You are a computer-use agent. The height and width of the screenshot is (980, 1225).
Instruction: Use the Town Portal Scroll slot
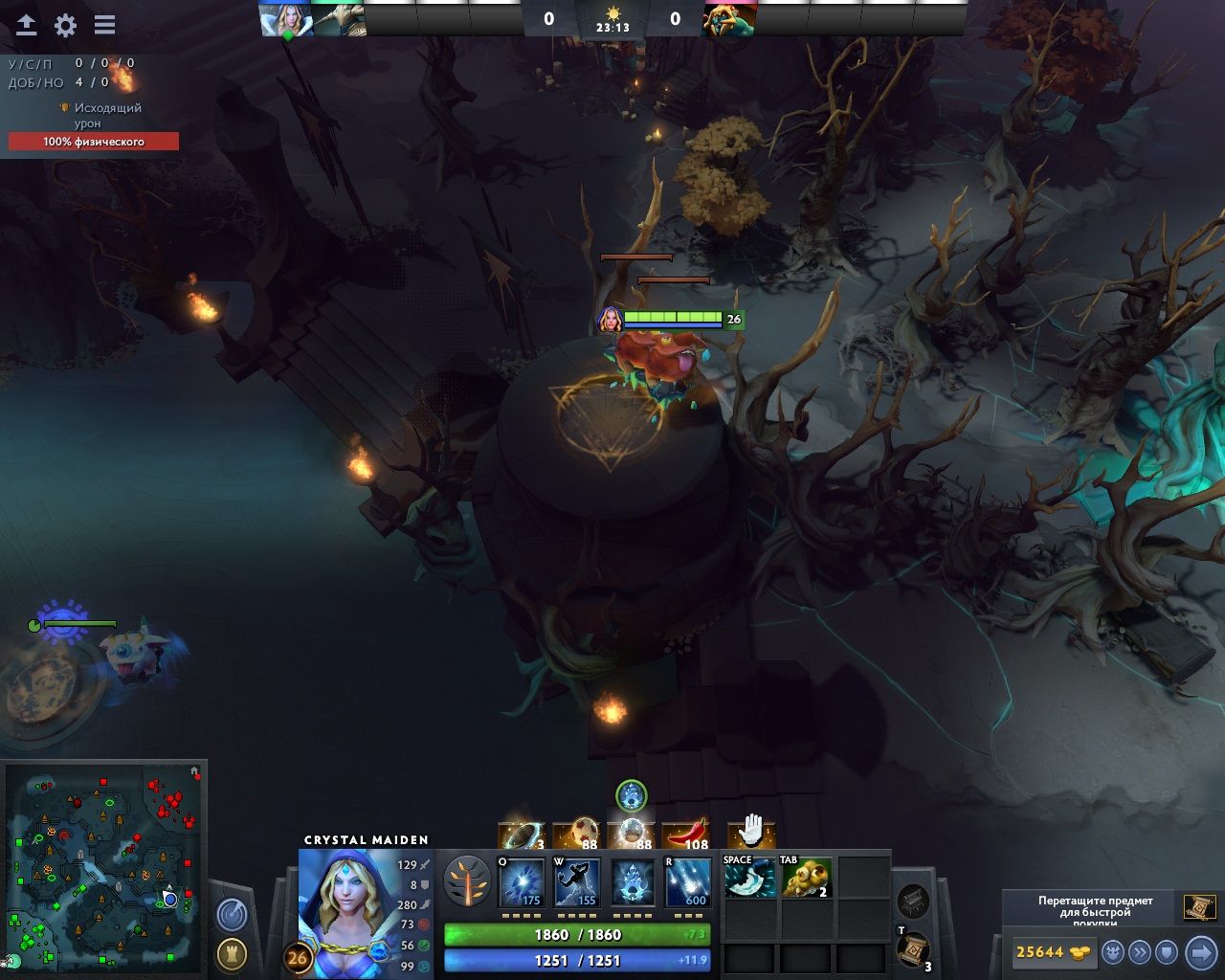pyautogui.click(x=913, y=948)
